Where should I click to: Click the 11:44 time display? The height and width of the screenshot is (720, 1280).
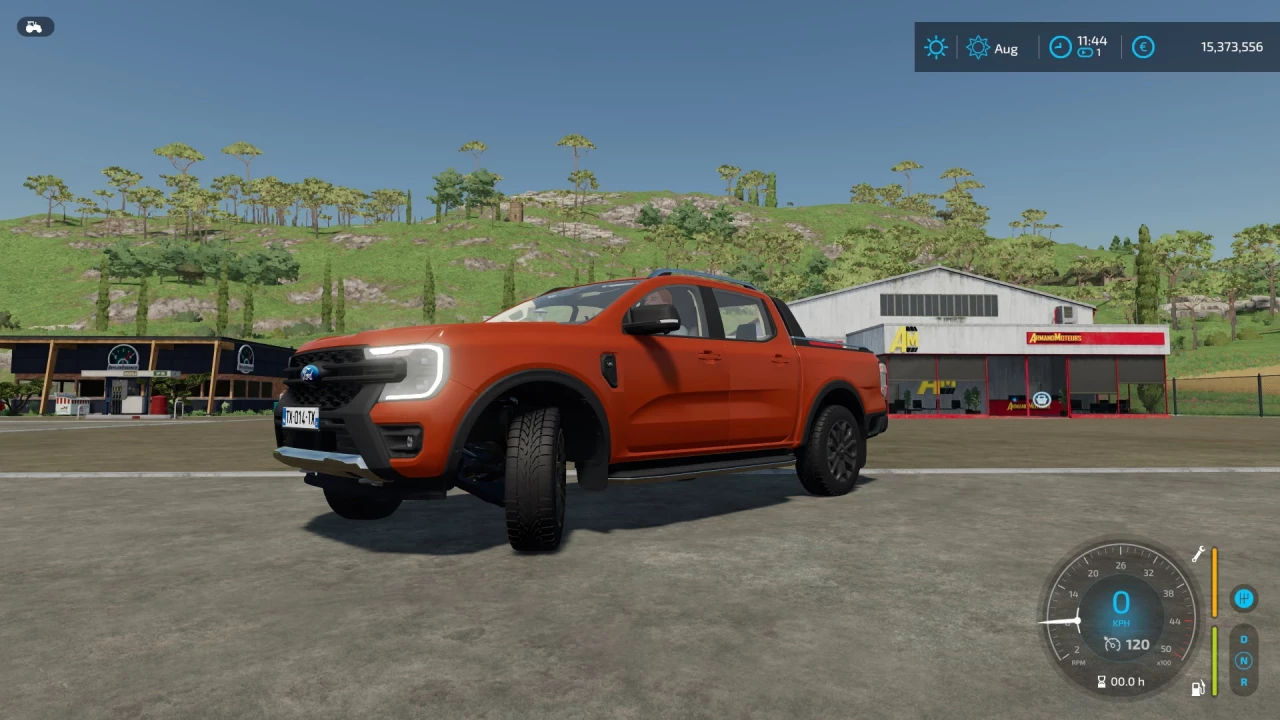coord(1092,42)
